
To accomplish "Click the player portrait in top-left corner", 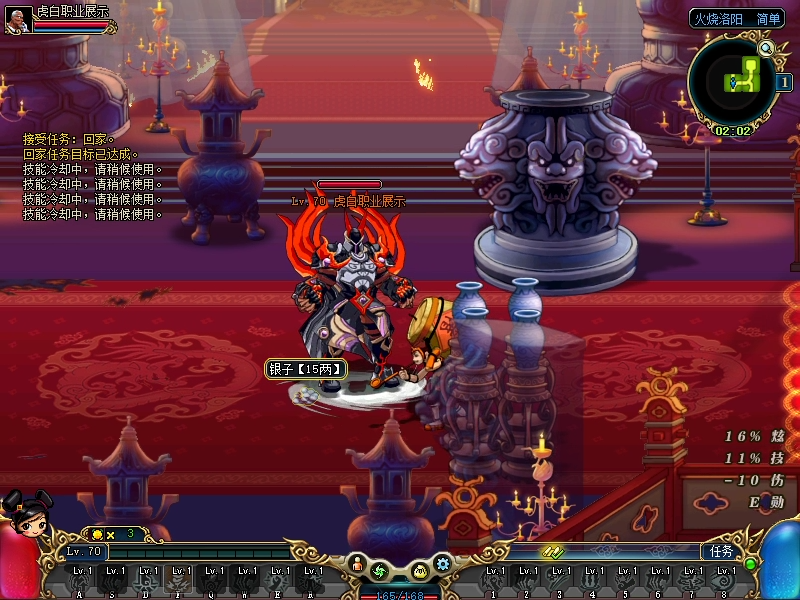I will pyautogui.click(x=16, y=18).
